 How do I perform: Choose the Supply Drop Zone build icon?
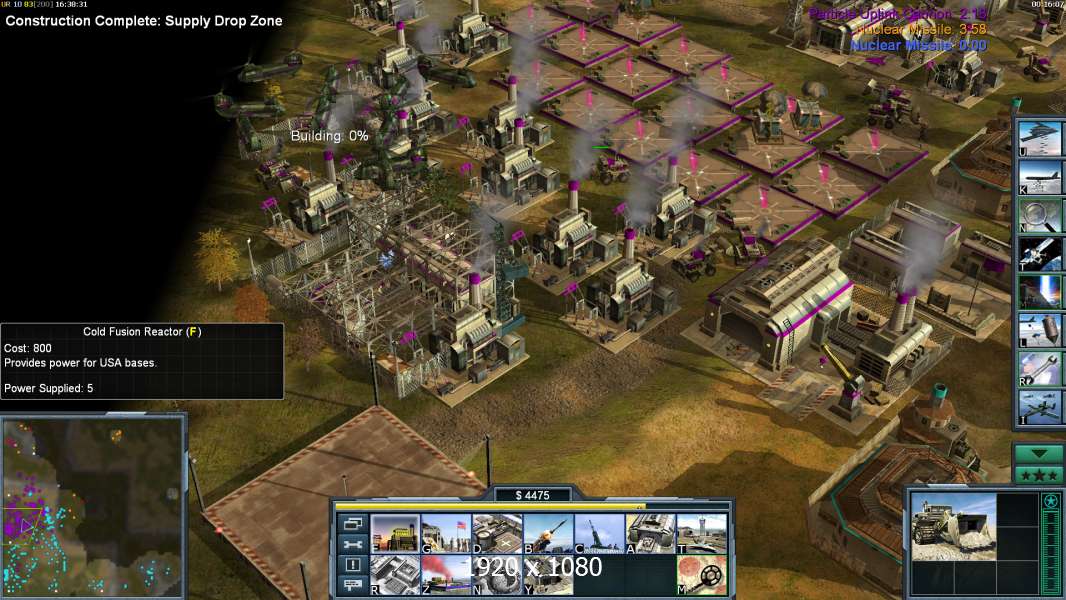(x=446, y=575)
